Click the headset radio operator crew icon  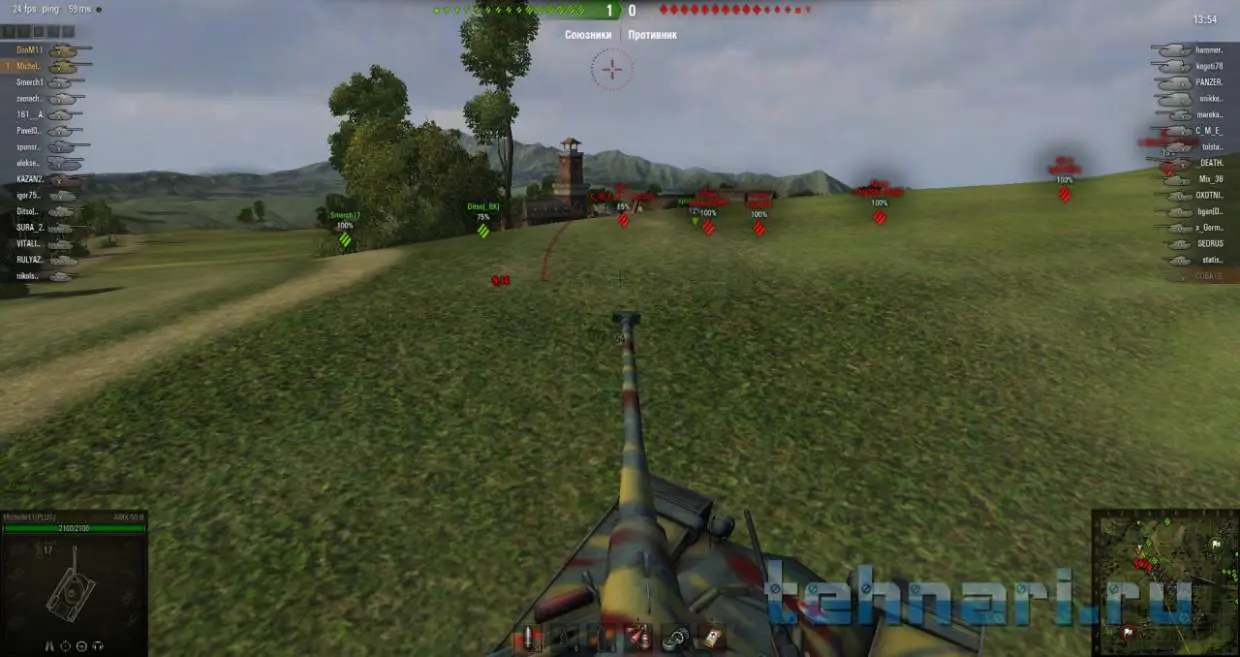pos(100,646)
